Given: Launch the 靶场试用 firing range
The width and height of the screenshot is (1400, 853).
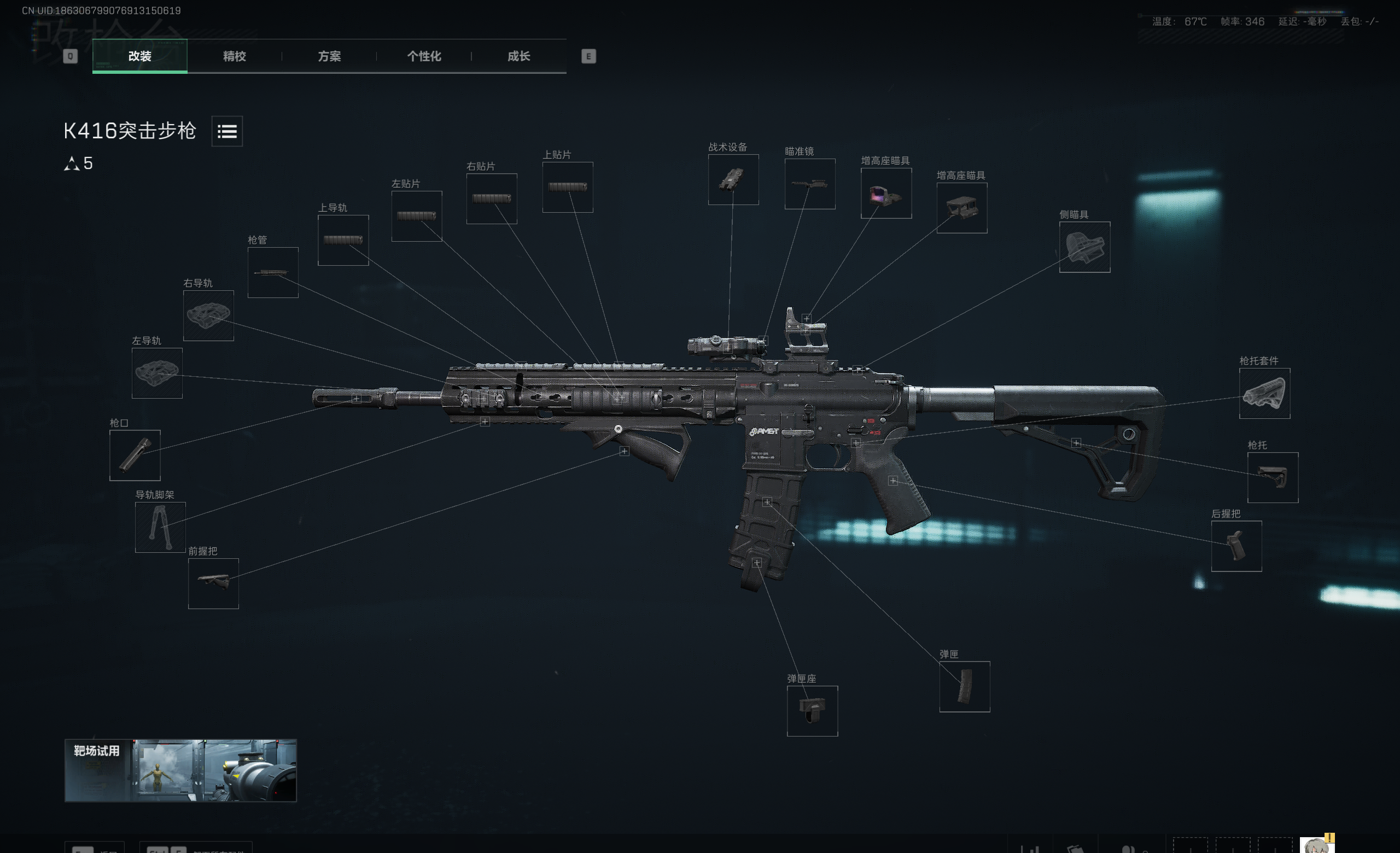Looking at the screenshot, I should [180, 770].
